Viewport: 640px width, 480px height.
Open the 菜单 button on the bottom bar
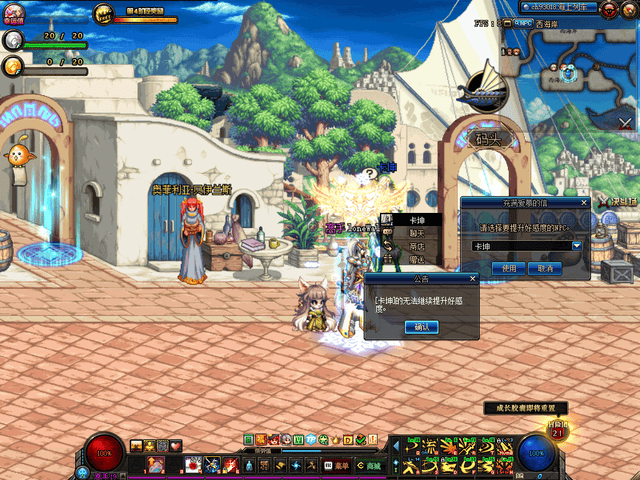click(x=341, y=465)
